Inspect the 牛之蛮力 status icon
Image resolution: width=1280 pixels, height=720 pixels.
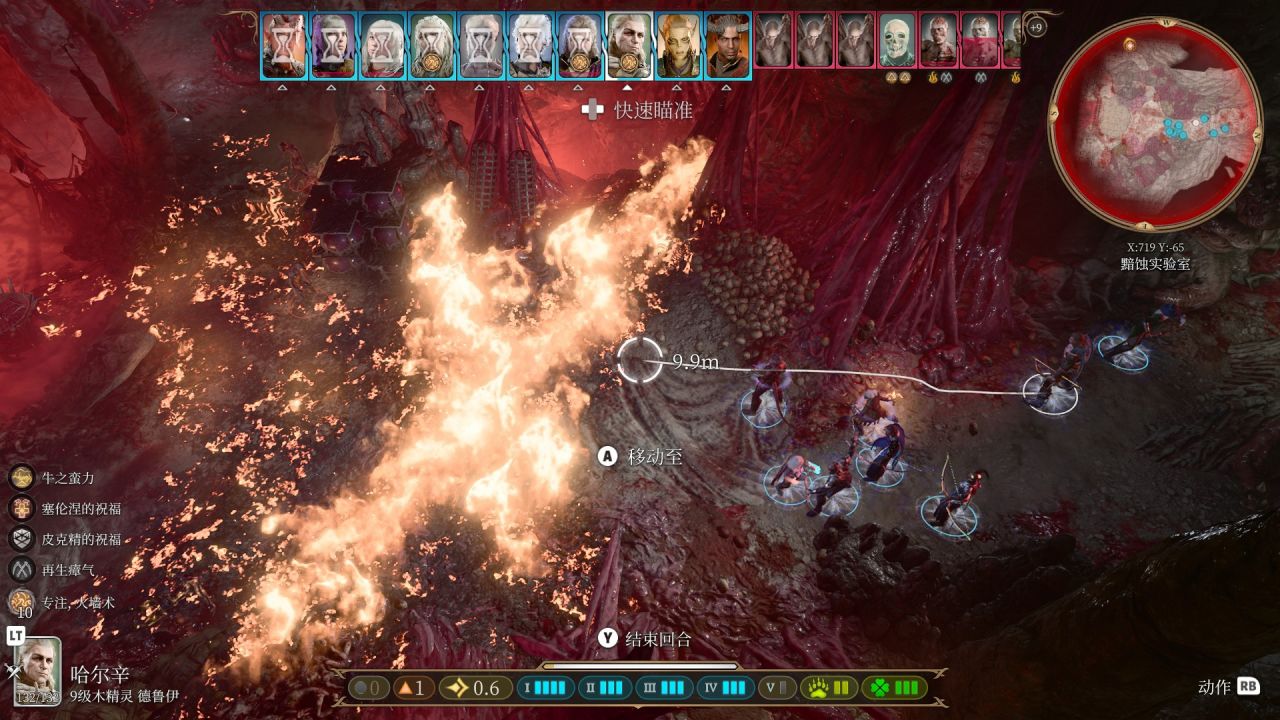click(22, 478)
